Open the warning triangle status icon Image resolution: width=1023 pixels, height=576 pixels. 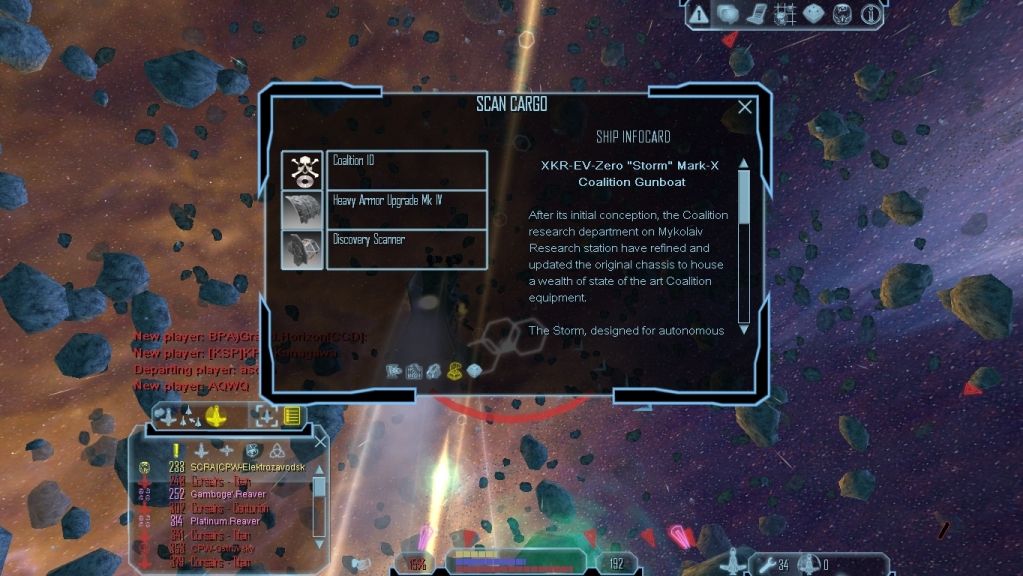pos(699,14)
